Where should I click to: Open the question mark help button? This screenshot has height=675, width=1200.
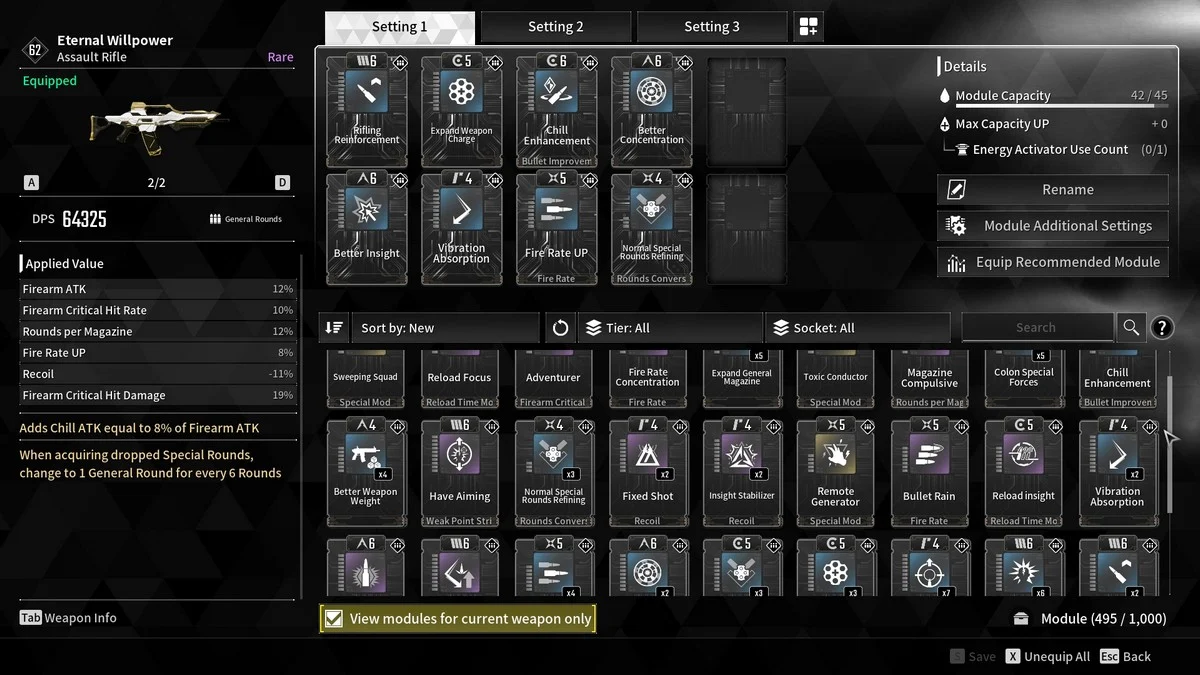coord(1161,327)
